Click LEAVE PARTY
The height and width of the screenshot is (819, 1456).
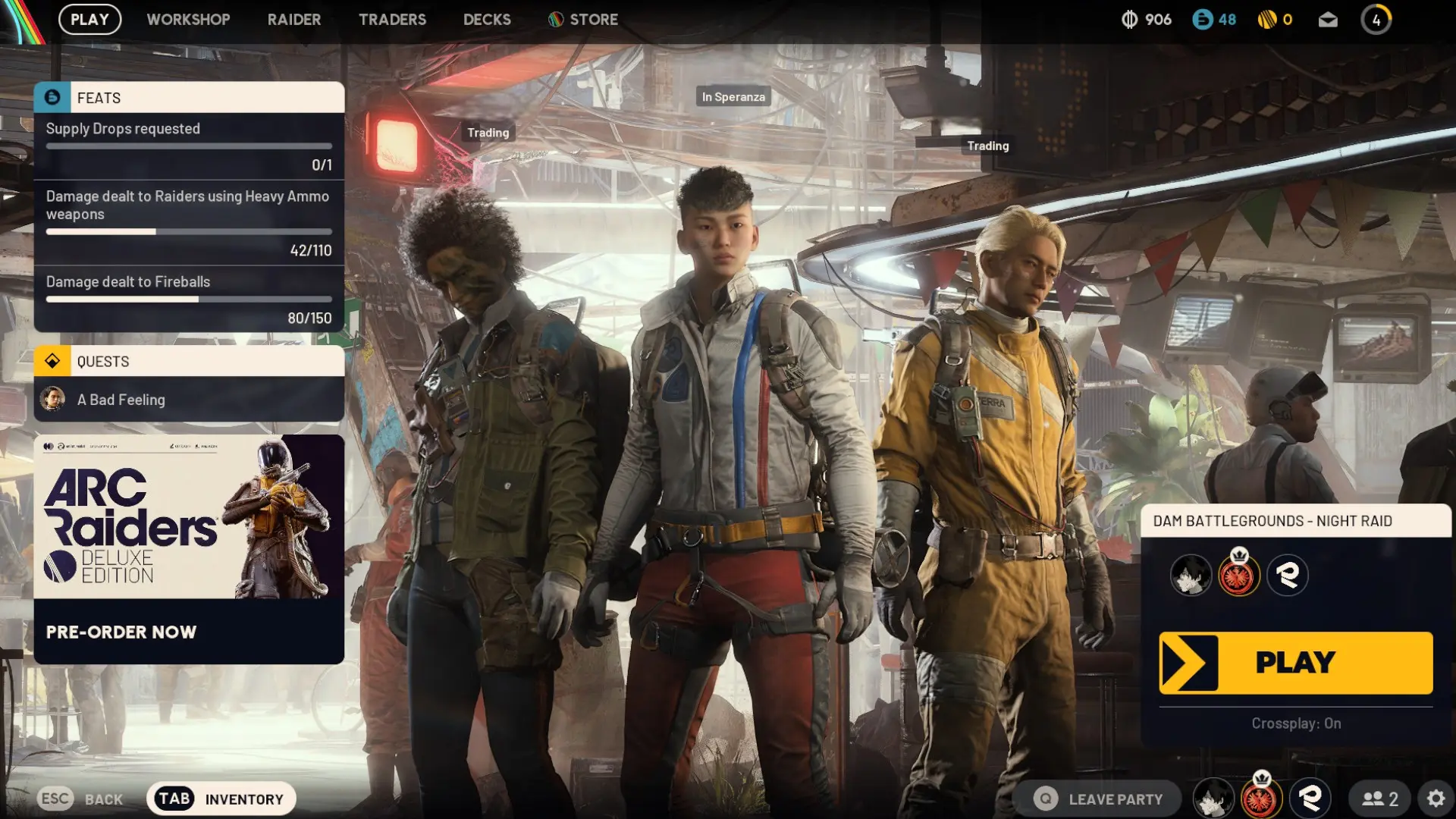[1115, 798]
